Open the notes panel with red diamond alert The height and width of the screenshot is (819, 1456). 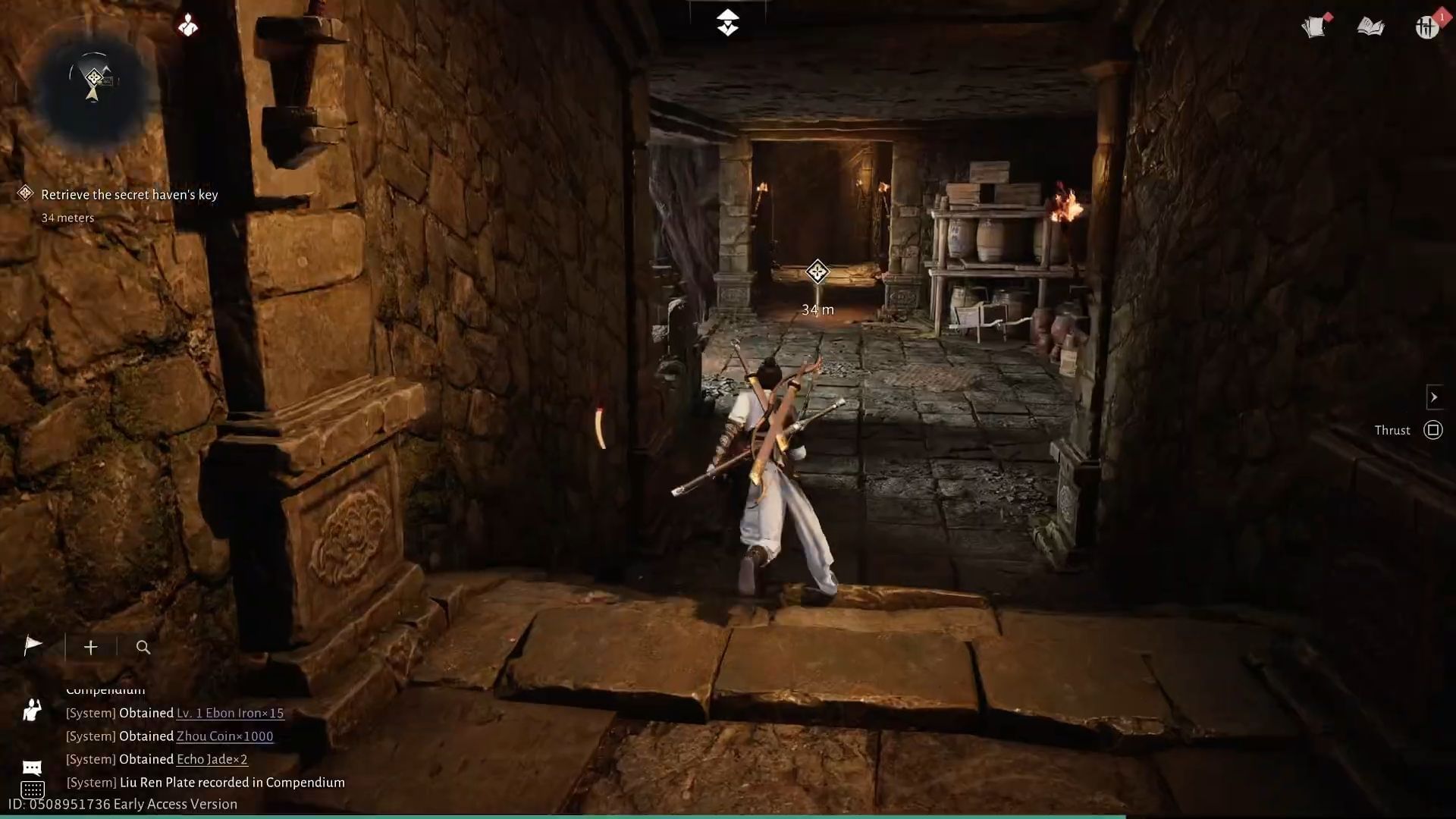click(1316, 25)
